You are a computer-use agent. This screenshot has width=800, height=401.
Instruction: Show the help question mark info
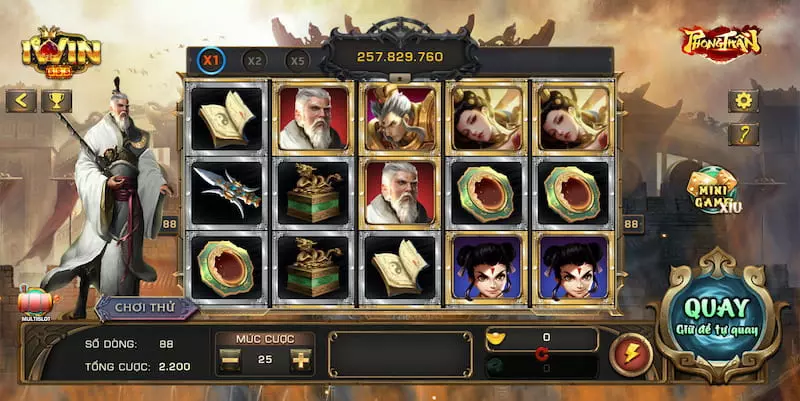click(x=743, y=134)
